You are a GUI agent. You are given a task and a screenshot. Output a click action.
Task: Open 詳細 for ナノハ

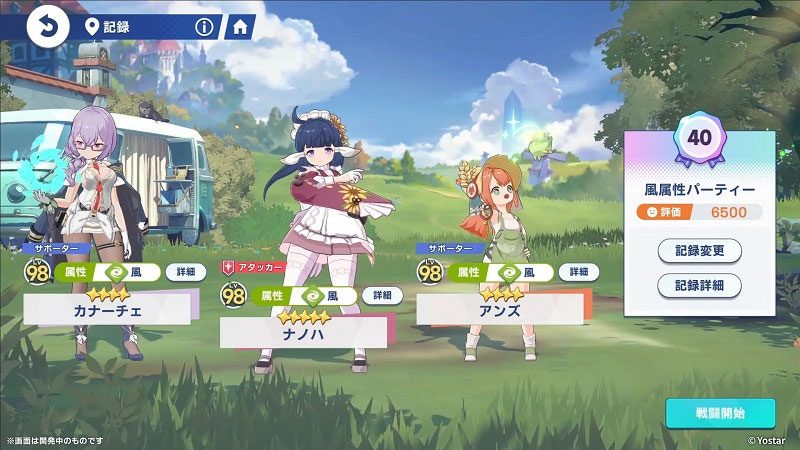point(381,296)
